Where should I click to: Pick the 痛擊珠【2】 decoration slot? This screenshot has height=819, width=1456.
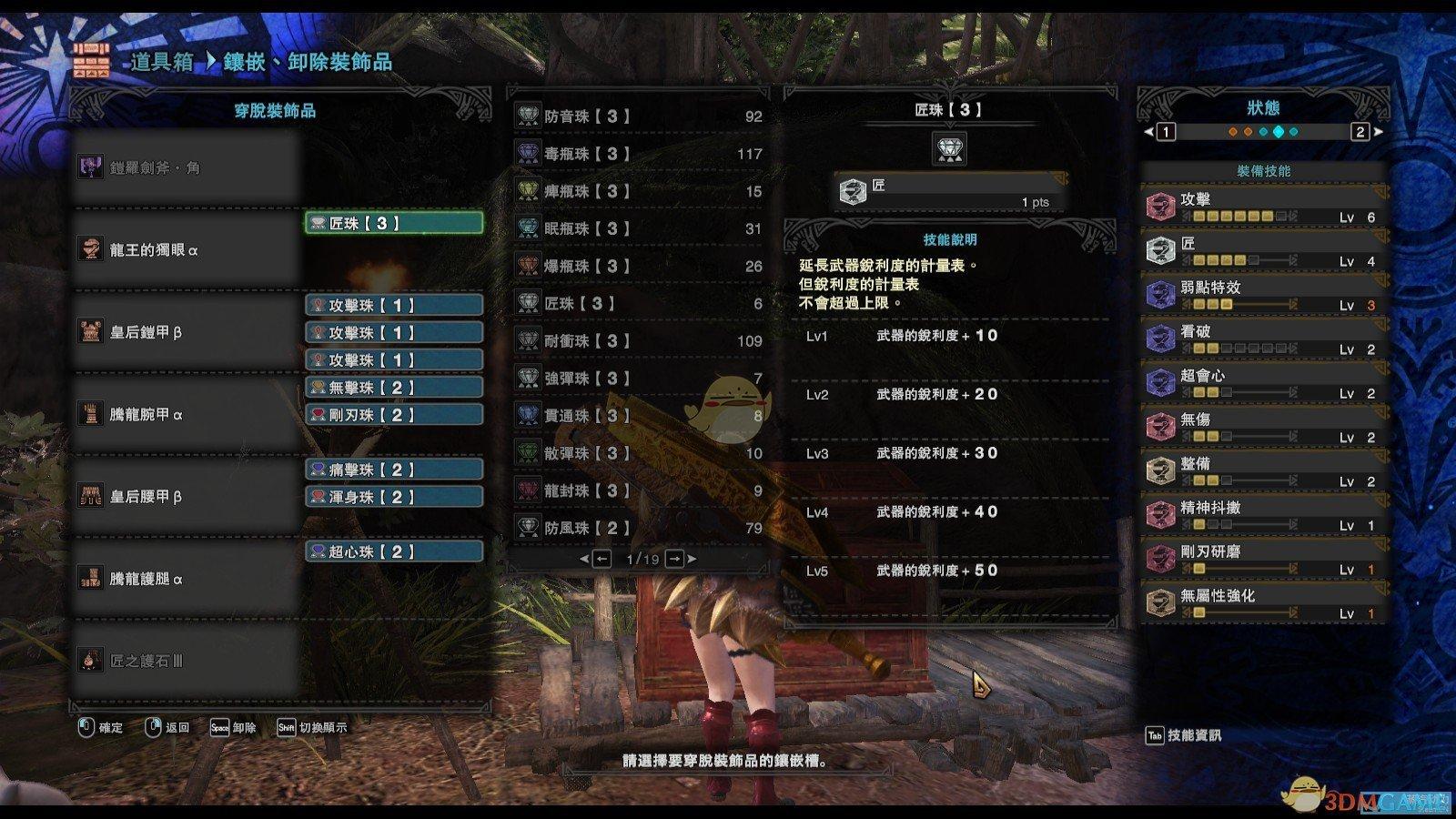pyautogui.click(x=393, y=470)
